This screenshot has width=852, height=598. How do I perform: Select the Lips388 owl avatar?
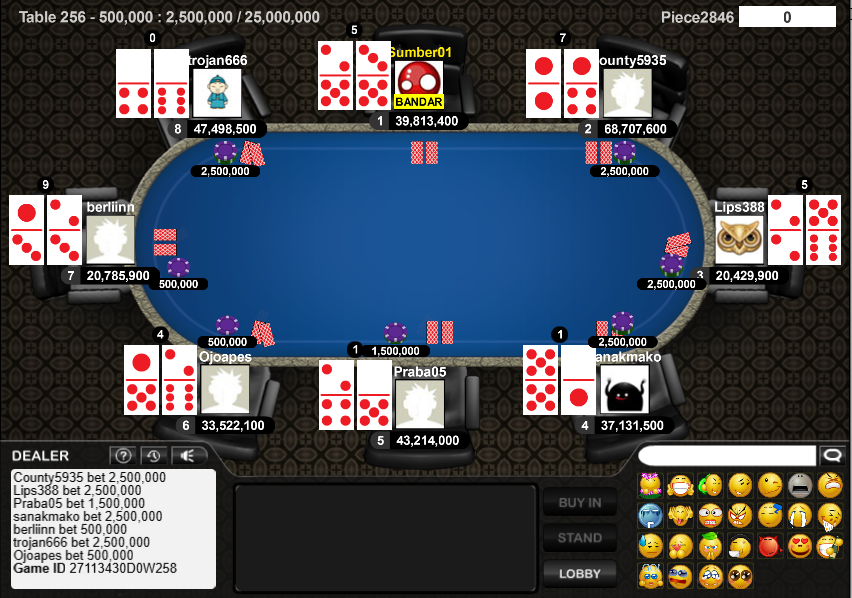(x=739, y=240)
